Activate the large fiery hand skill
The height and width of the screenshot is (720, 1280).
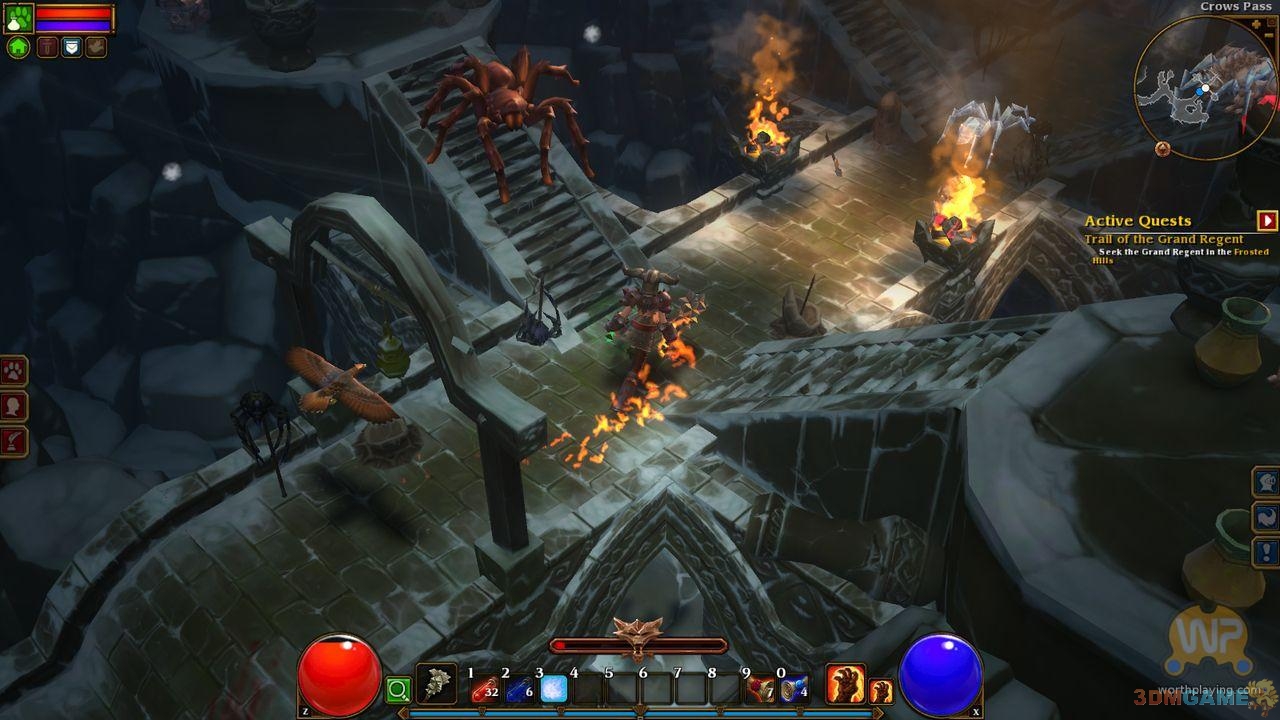tap(845, 683)
